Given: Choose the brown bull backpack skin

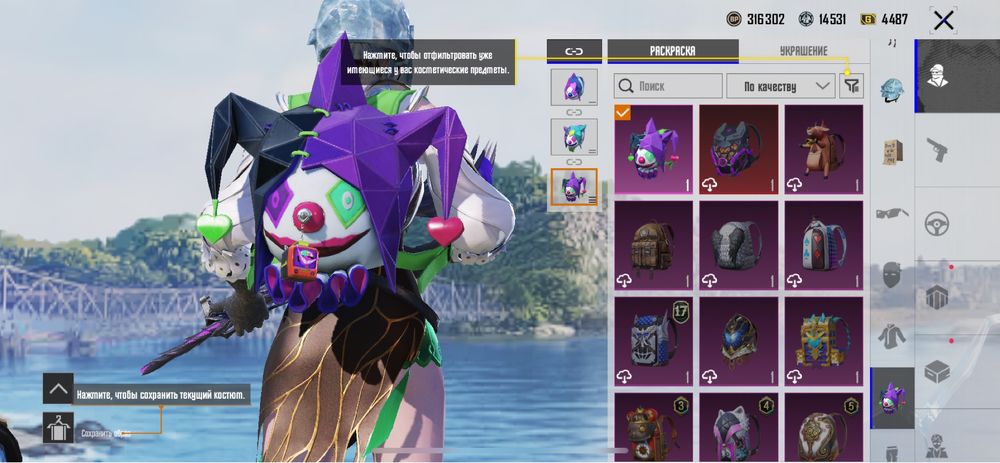Looking at the screenshot, I should (823, 150).
